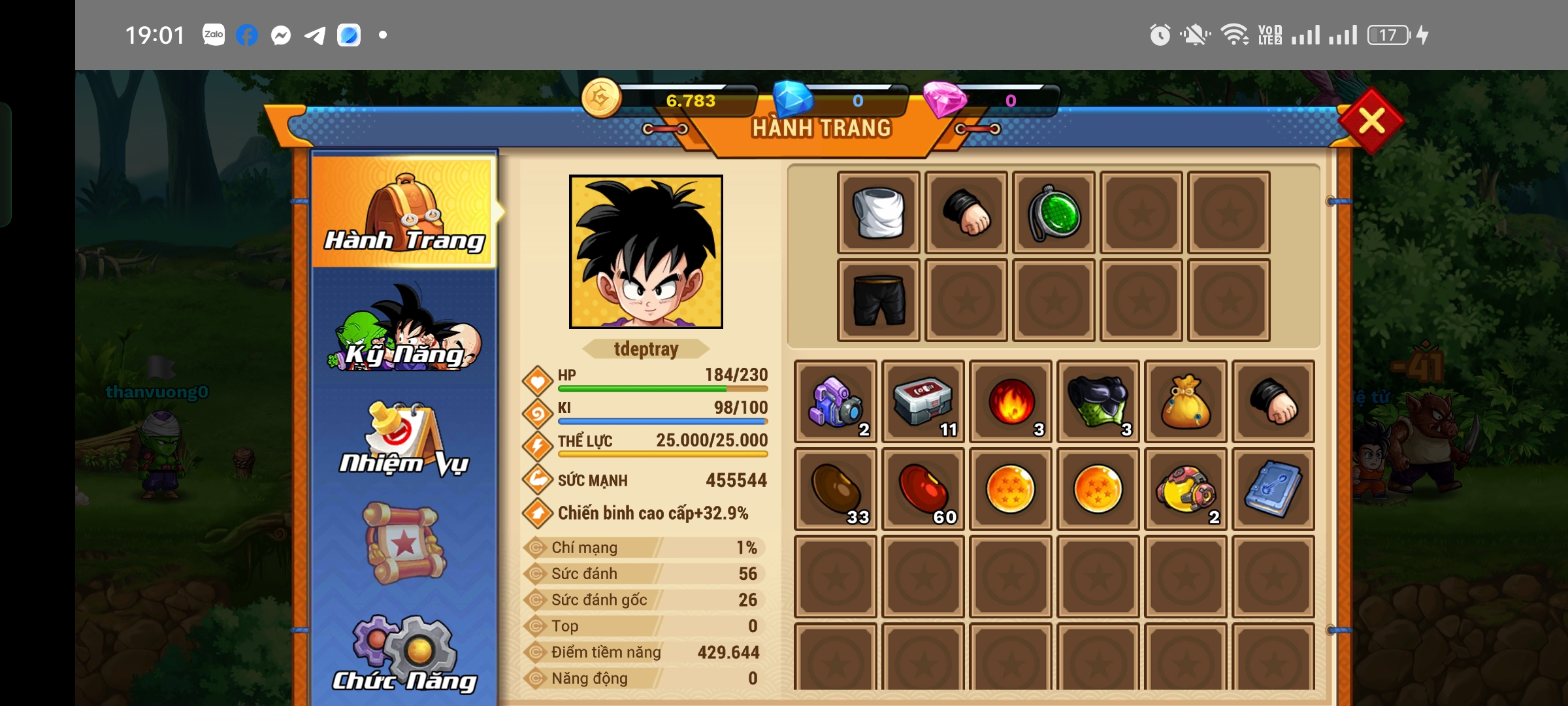Viewport: 1568px width, 706px height.
Task: Open the Telegram notification icon
Action: click(x=315, y=35)
